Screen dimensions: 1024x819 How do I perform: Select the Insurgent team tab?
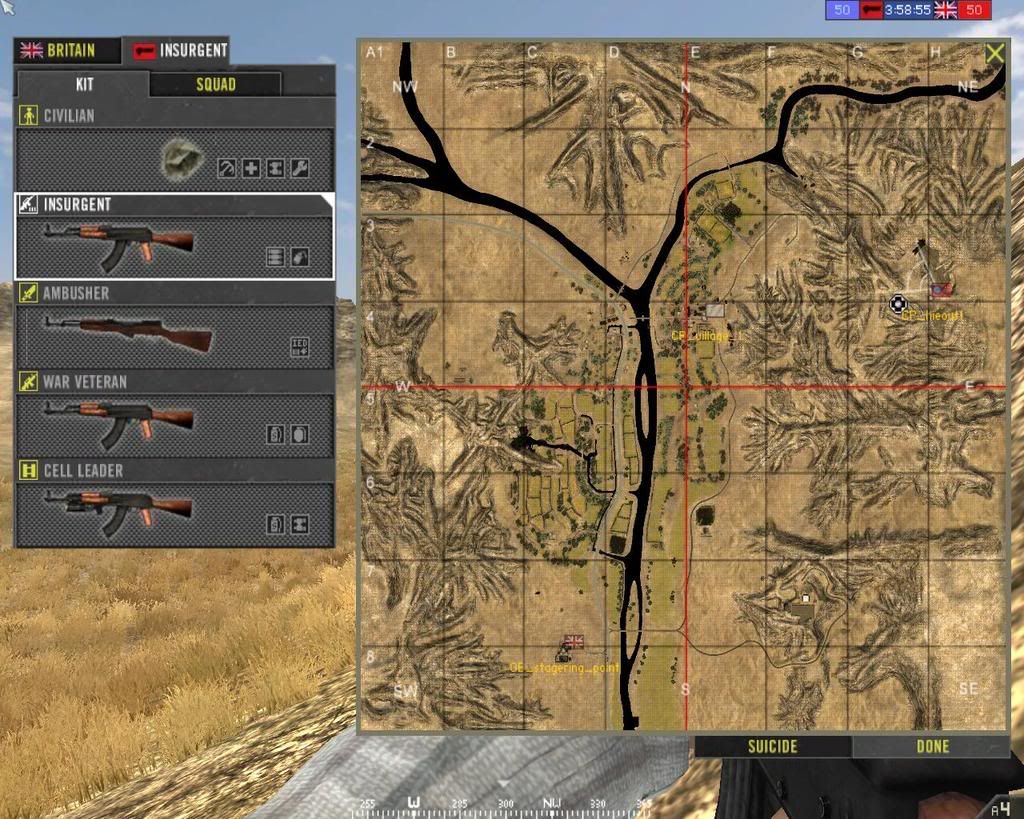click(x=180, y=50)
